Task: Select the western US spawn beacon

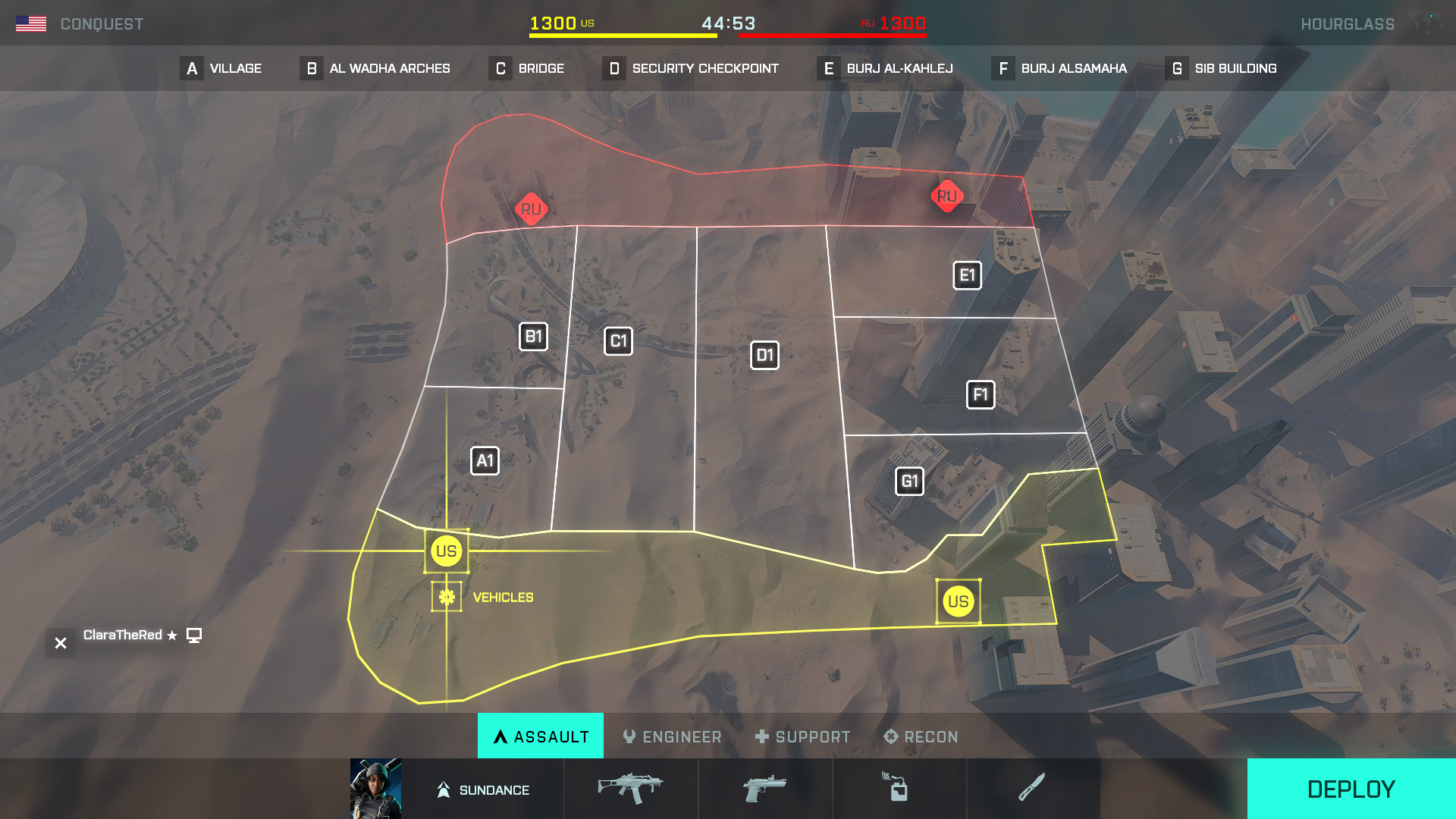Action: [x=447, y=551]
